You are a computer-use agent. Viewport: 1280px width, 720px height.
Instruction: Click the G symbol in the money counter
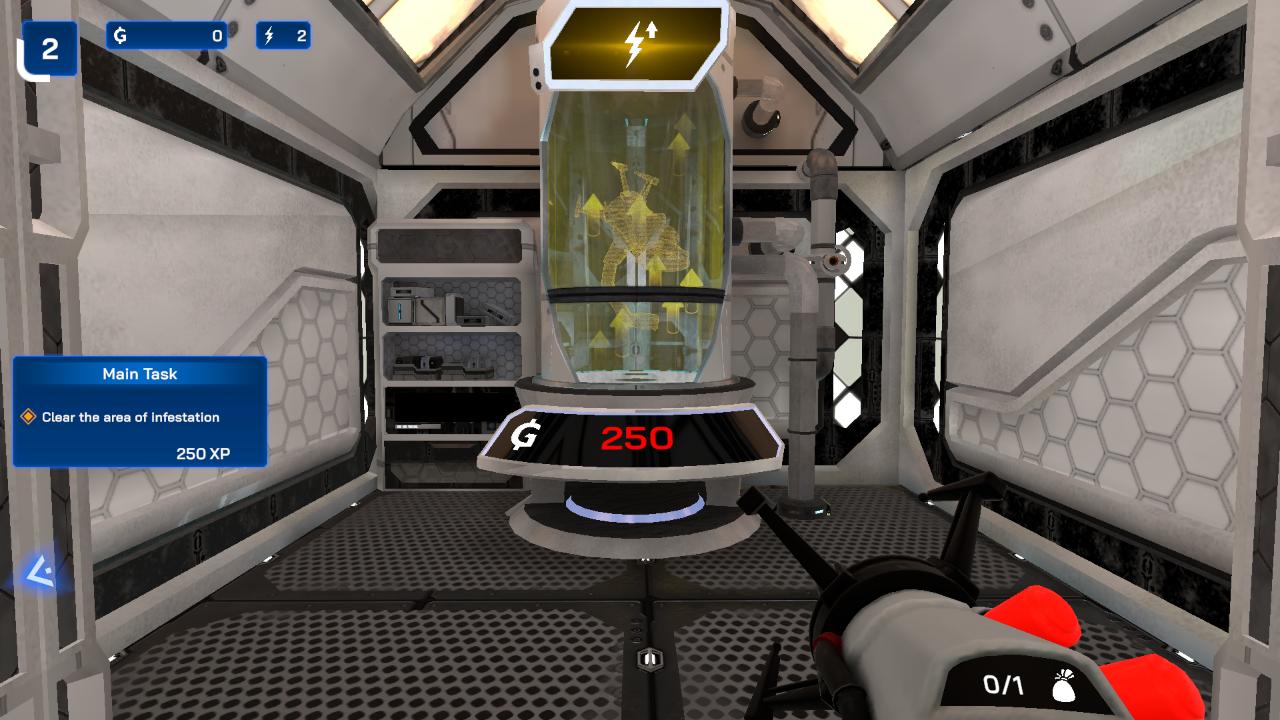click(120, 36)
